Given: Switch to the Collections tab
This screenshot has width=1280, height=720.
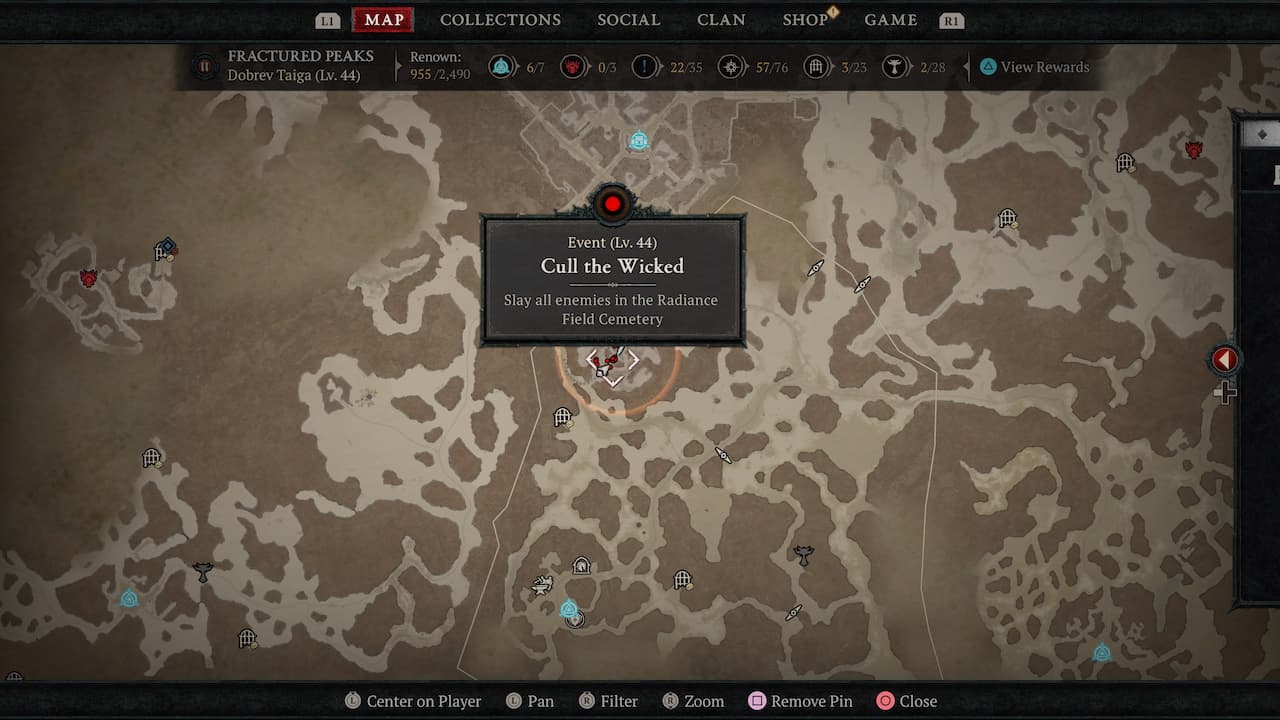Looking at the screenshot, I should point(500,20).
